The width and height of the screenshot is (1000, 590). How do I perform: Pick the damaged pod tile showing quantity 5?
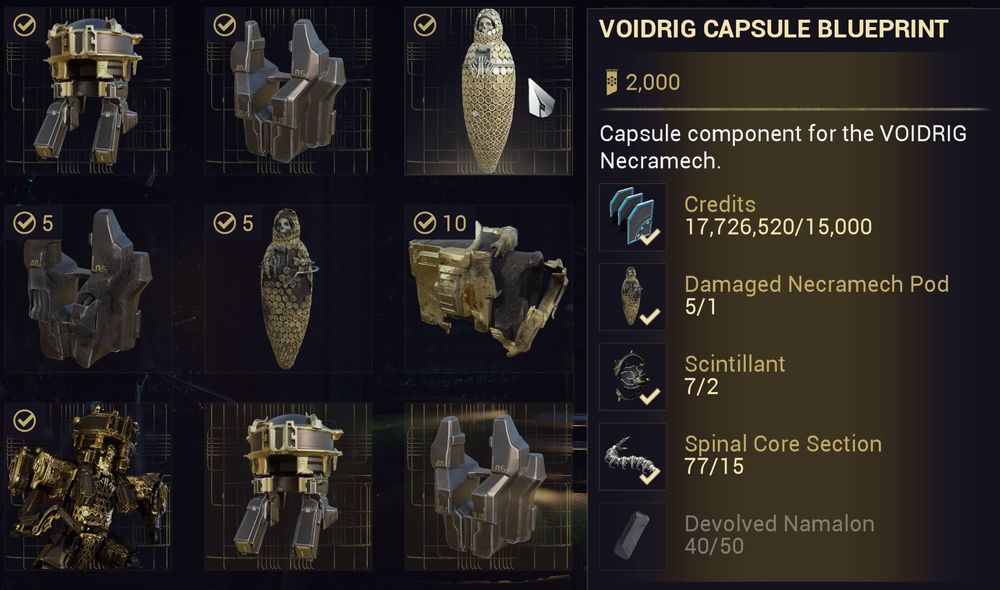(287, 288)
